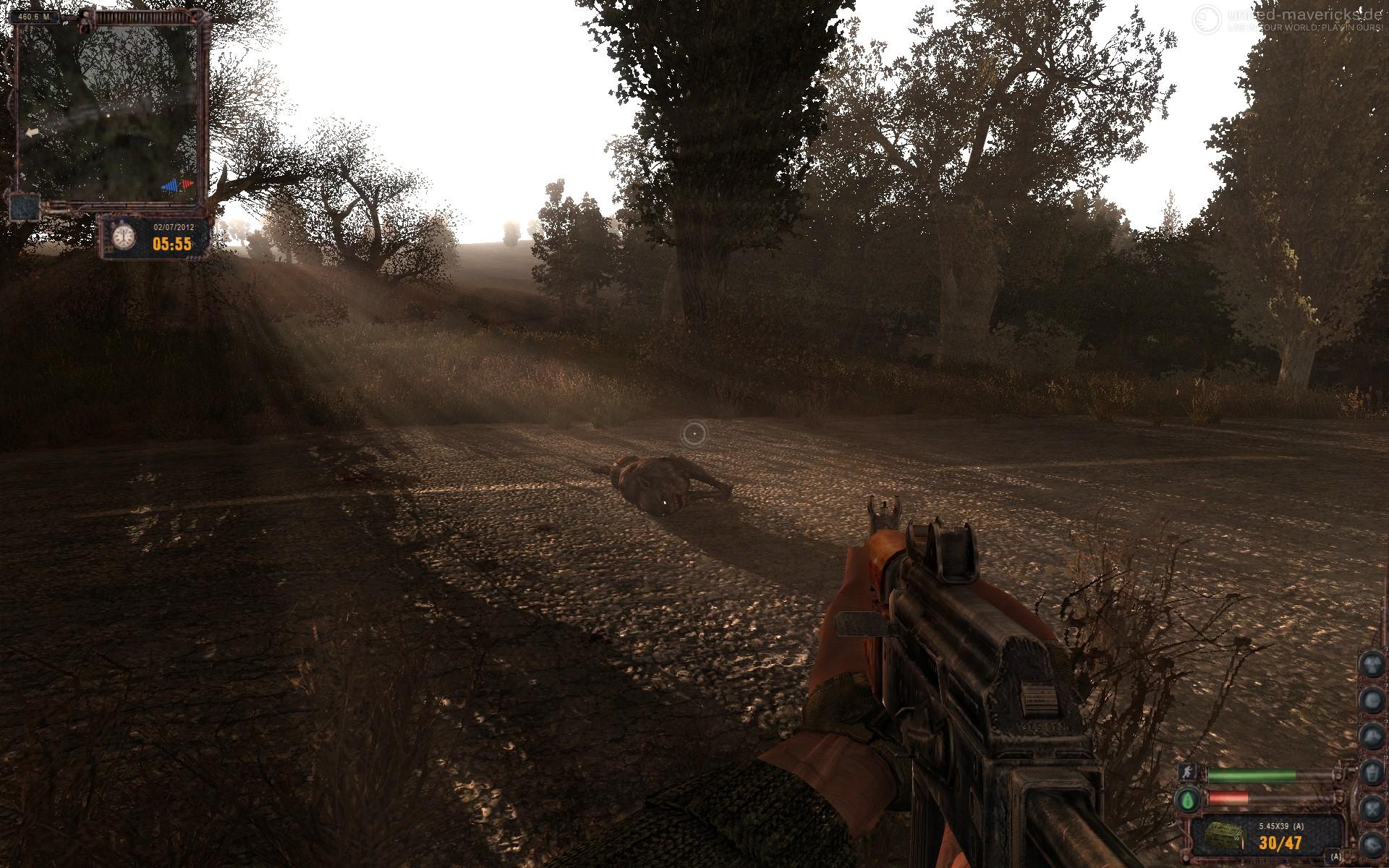Click the running man stamina icon
Viewport: 1389px width, 868px height.
pyautogui.click(x=1186, y=773)
